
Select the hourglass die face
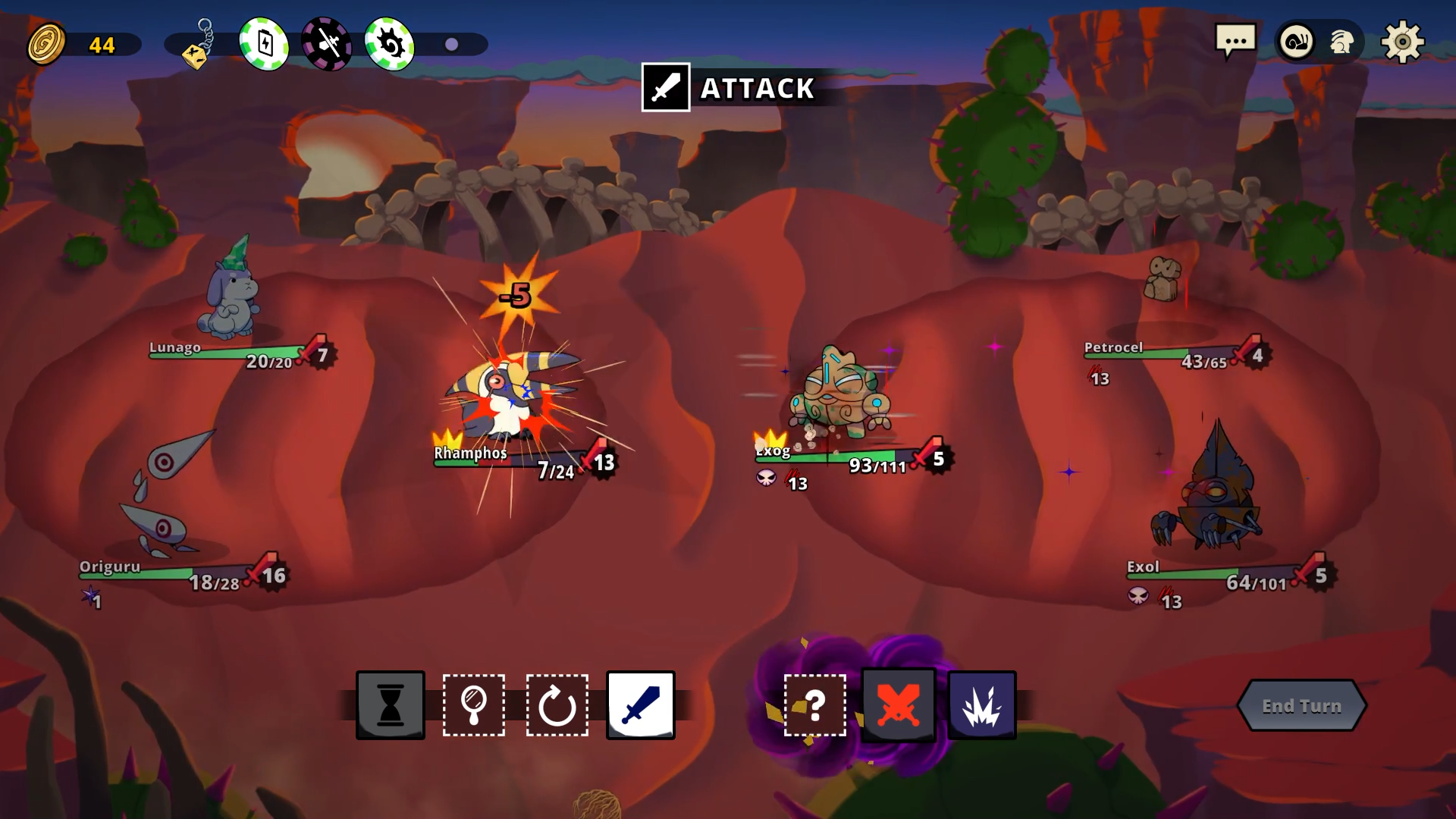click(x=391, y=705)
